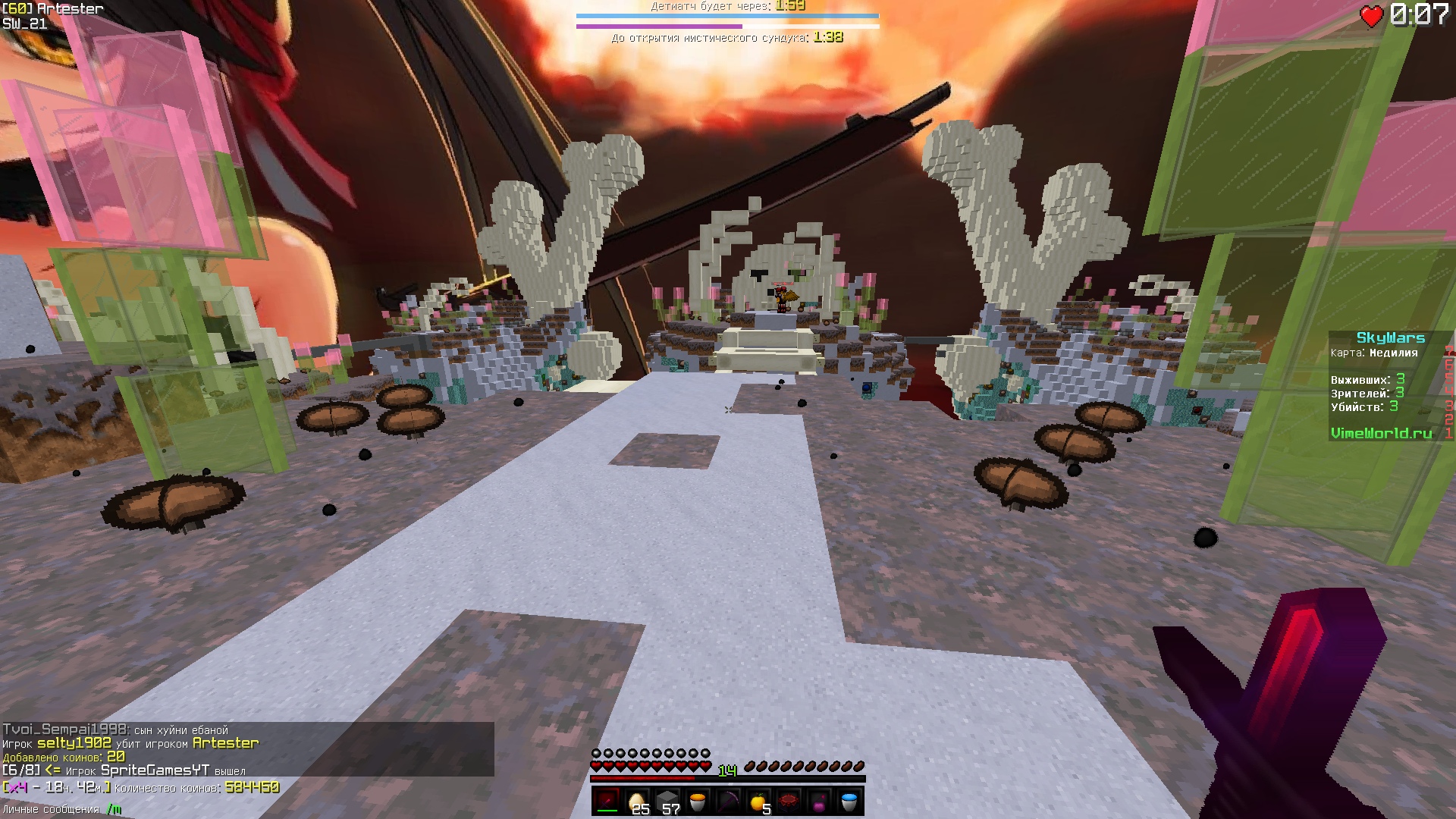
Task: Select the stone block stack of 57
Action: [667, 802]
